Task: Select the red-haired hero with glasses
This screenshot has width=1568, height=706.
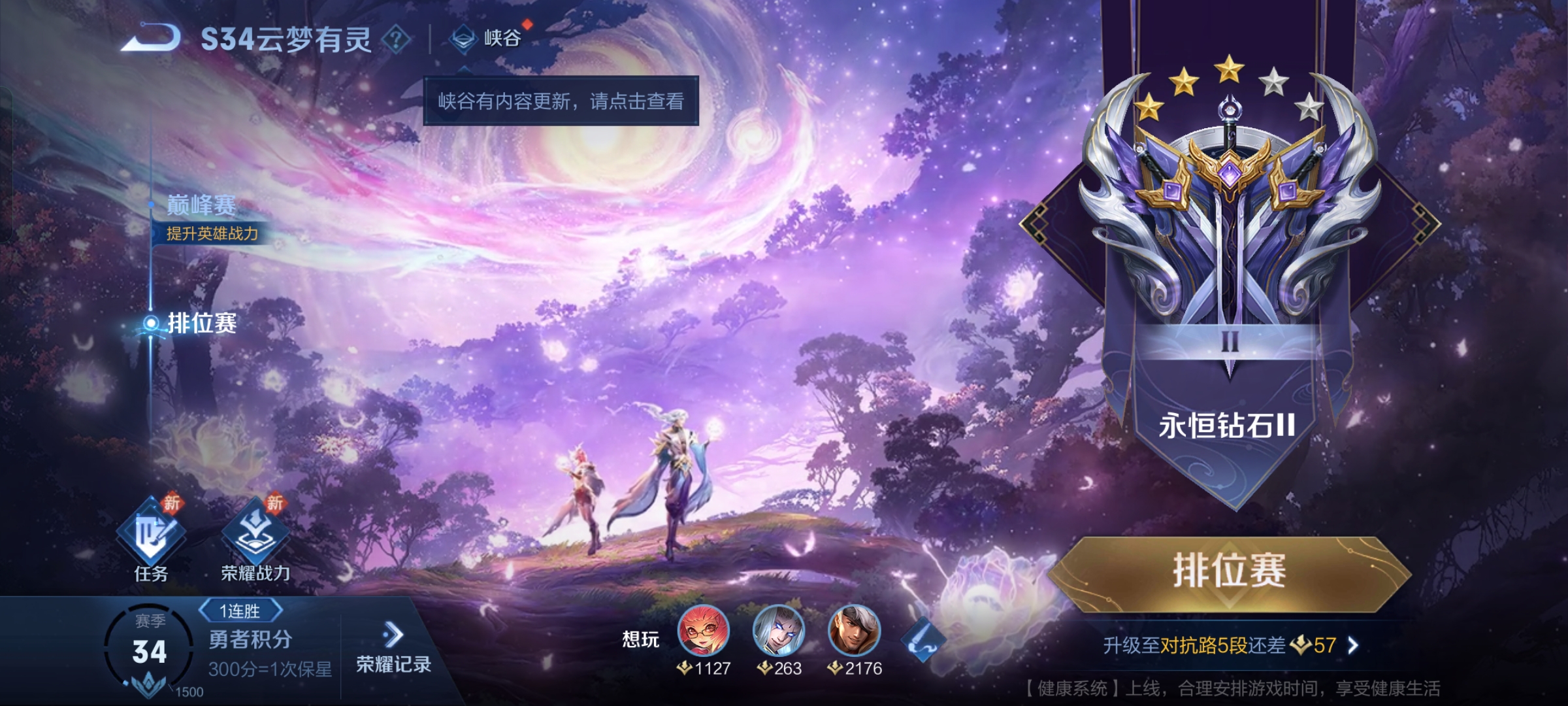Action: coord(704,631)
